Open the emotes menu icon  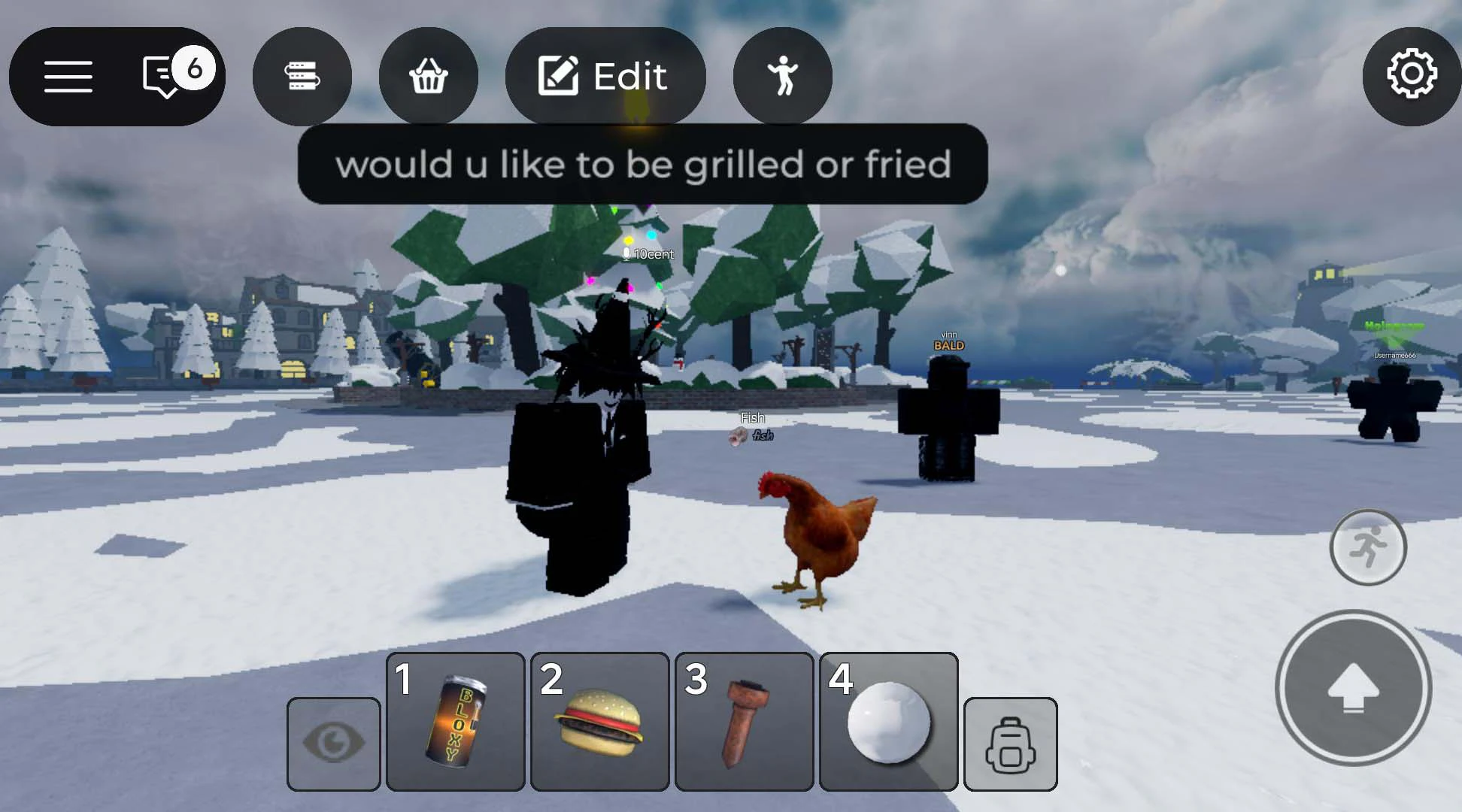coord(782,76)
